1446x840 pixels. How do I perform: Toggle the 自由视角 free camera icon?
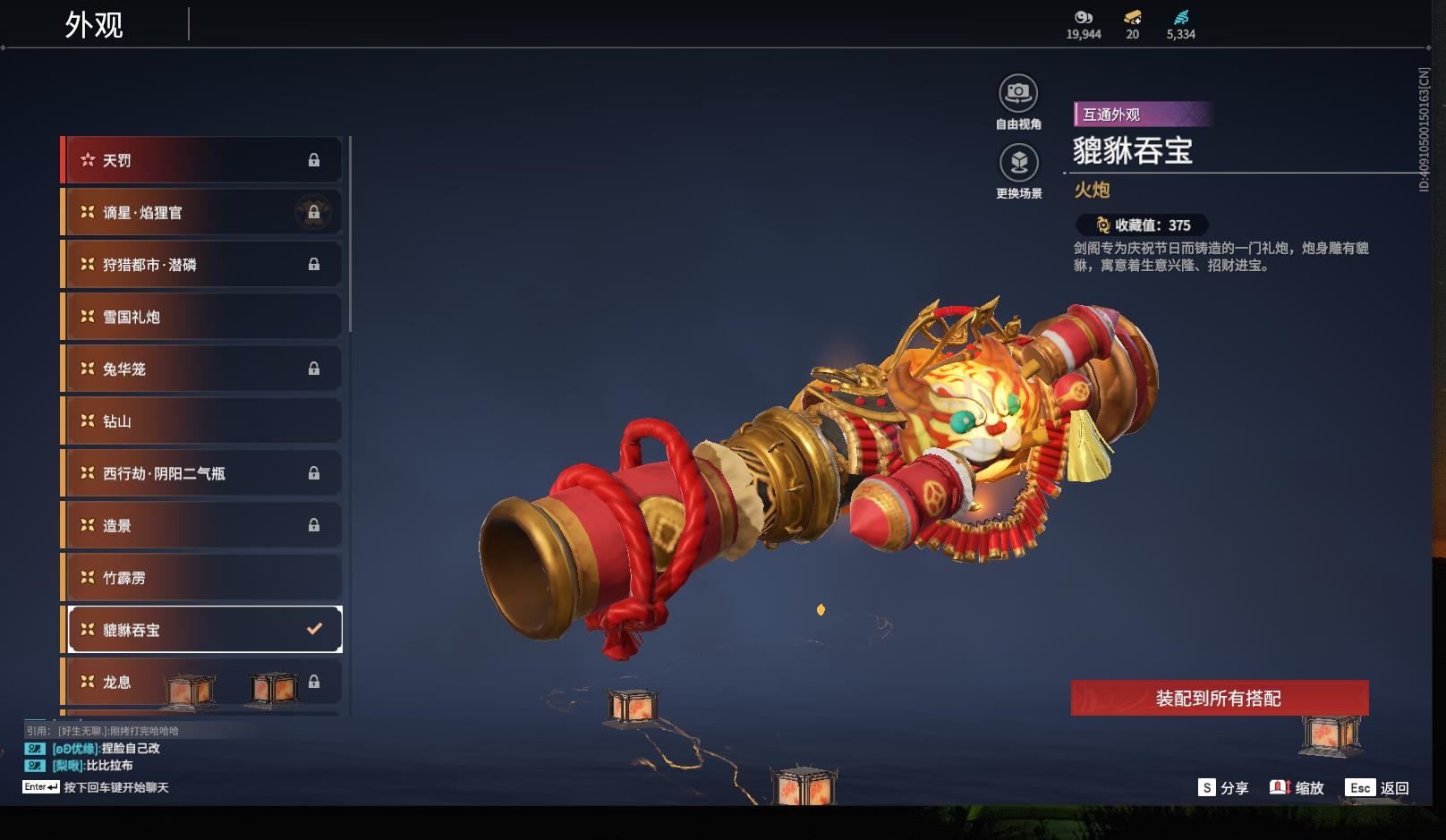tap(1018, 93)
